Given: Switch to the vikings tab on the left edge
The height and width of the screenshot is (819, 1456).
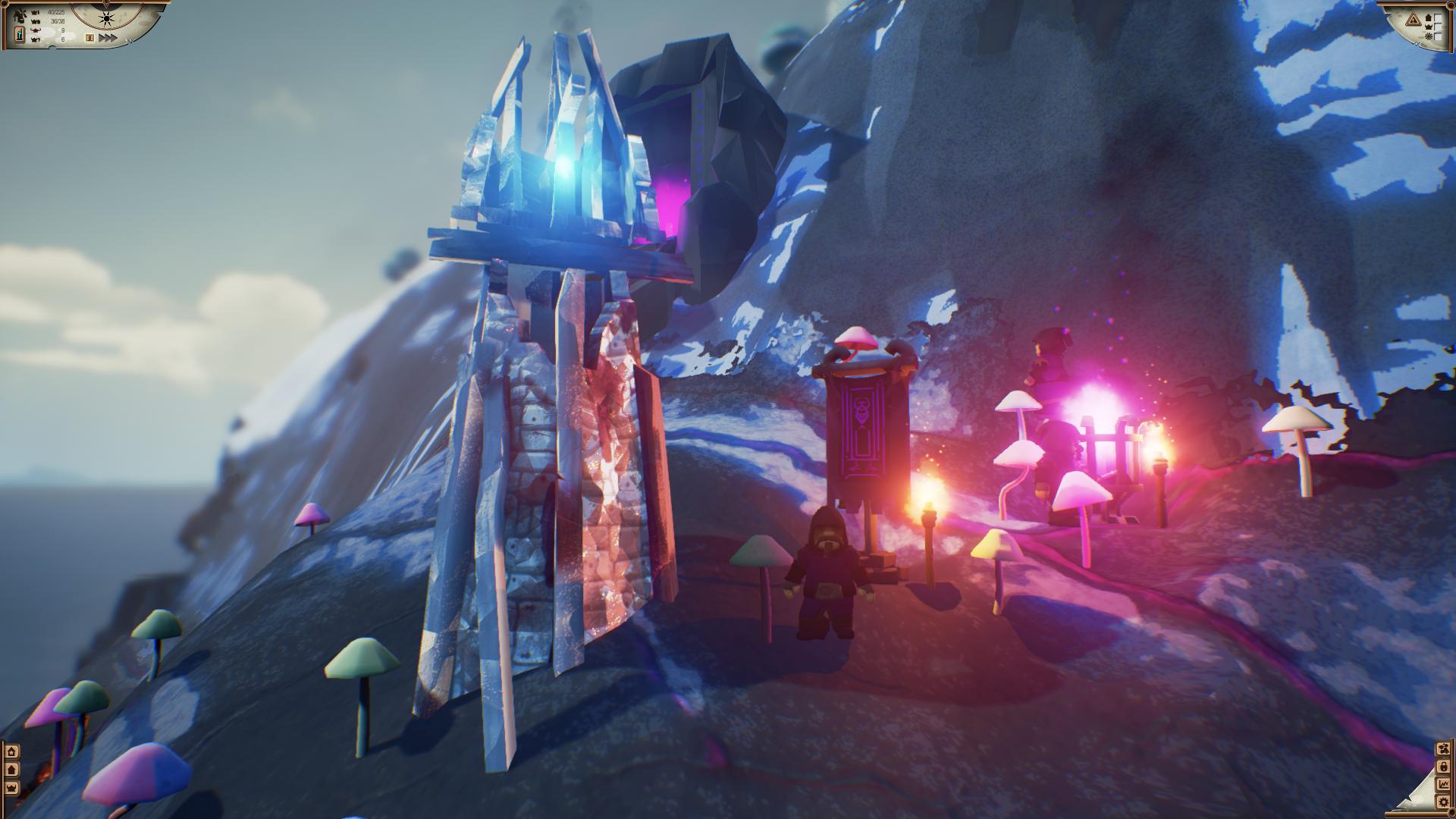Looking at the screenshot, I should click(11, 789).
